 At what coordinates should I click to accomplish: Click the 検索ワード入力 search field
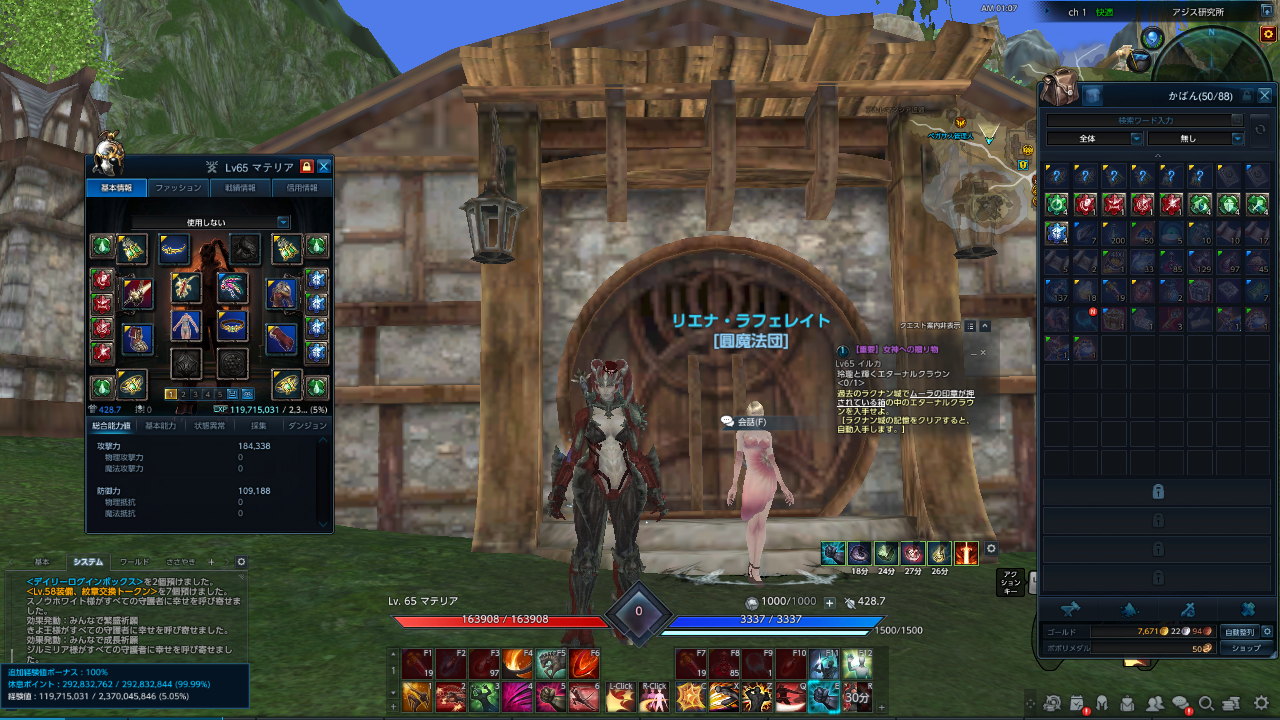(1140, 120)
